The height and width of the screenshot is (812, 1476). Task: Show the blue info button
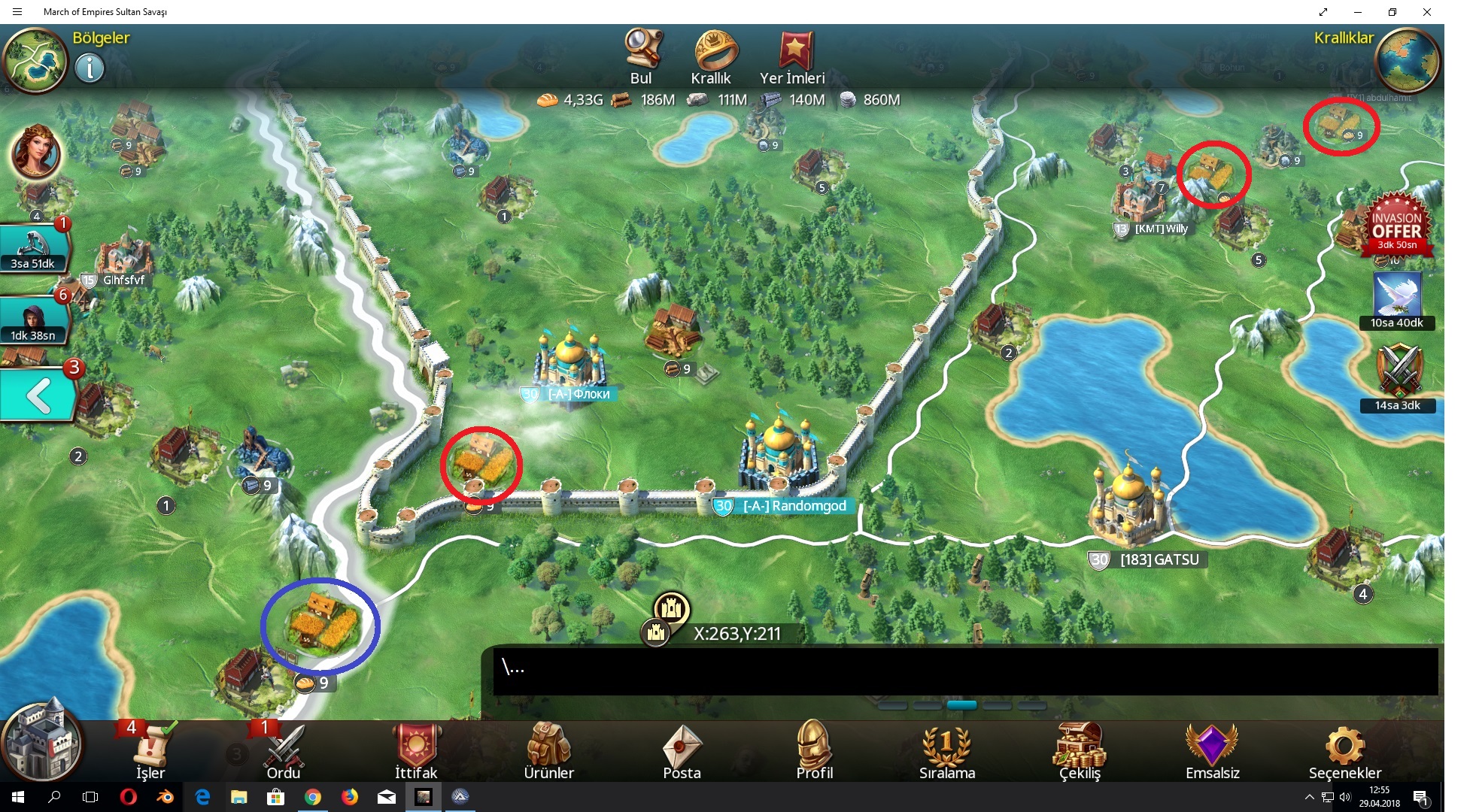[90, 69]
